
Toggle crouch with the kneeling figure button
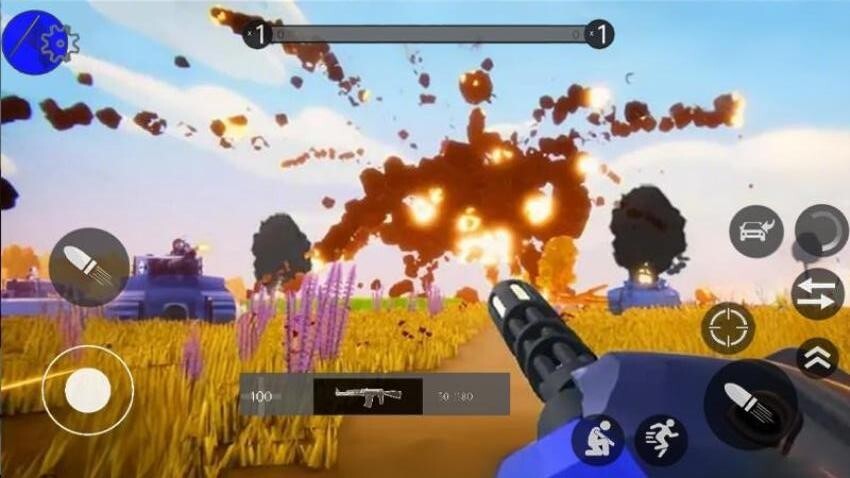click(598, 440)
